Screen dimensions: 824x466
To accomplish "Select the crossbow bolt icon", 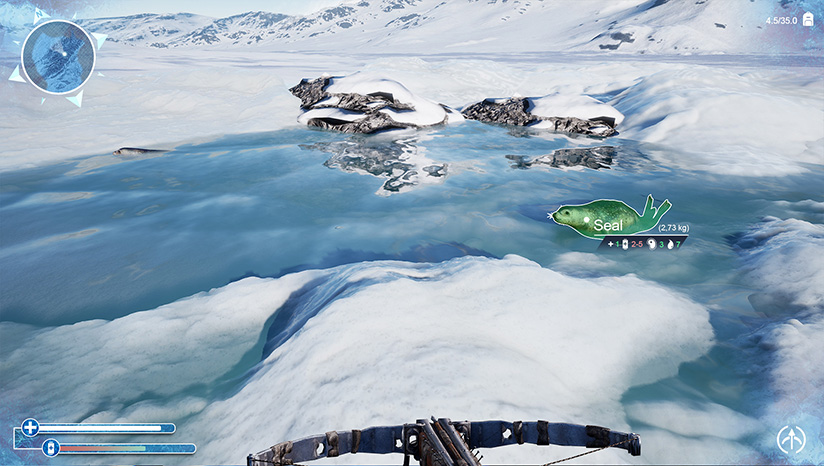I will tap(790, 440).
